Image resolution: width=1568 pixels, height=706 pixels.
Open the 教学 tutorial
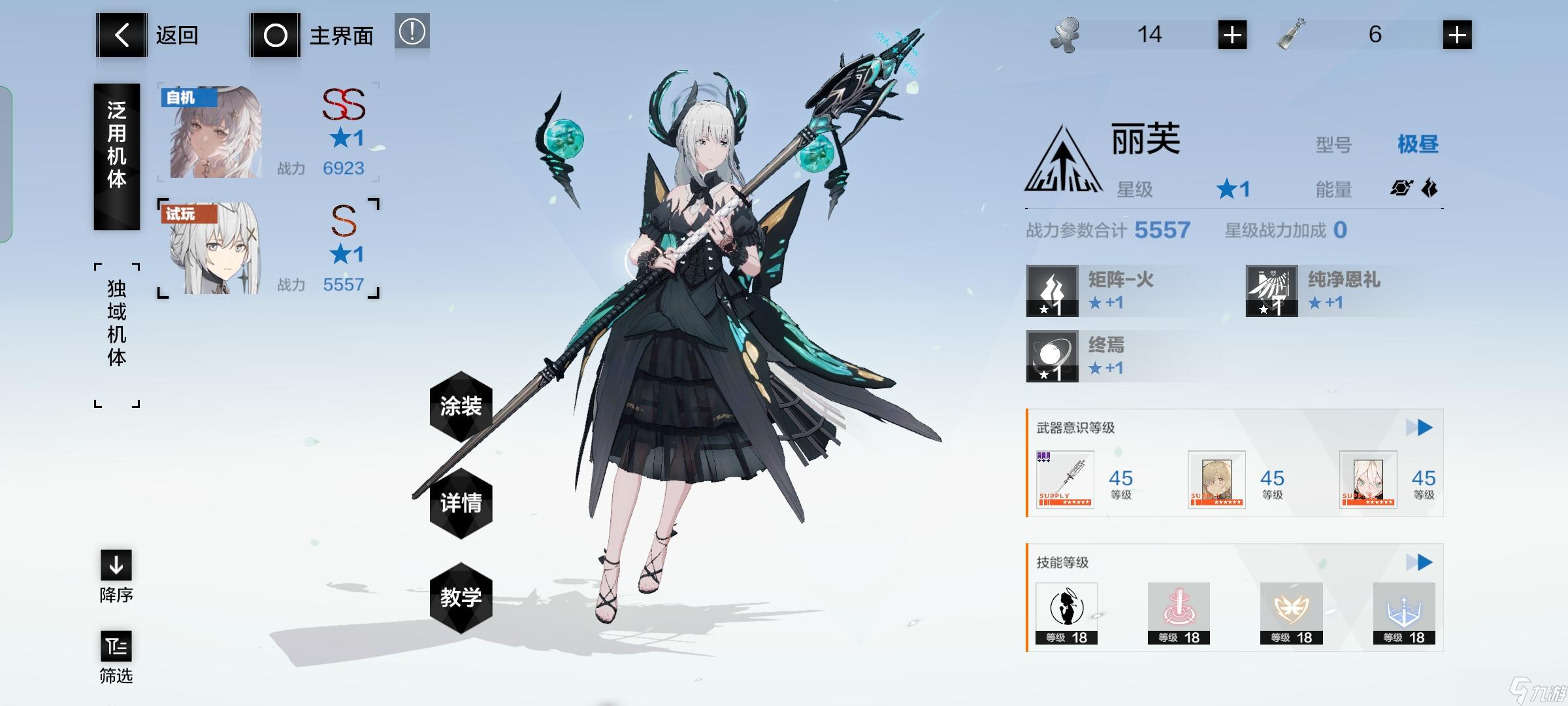tap(461, 597)
